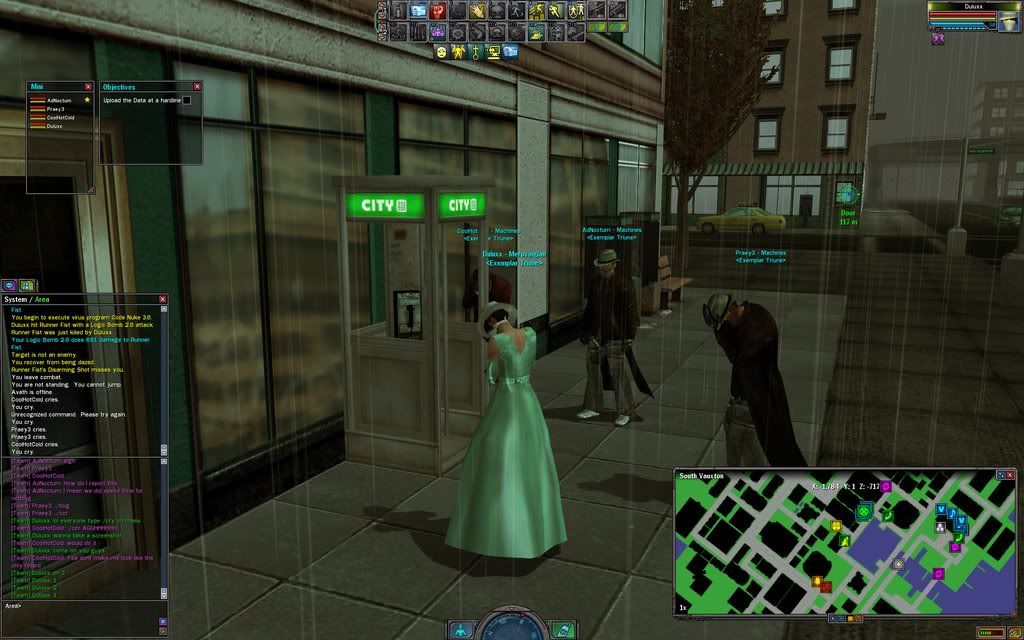
Task: Close the South Vauxton map window
Action: click(1011, 475)
